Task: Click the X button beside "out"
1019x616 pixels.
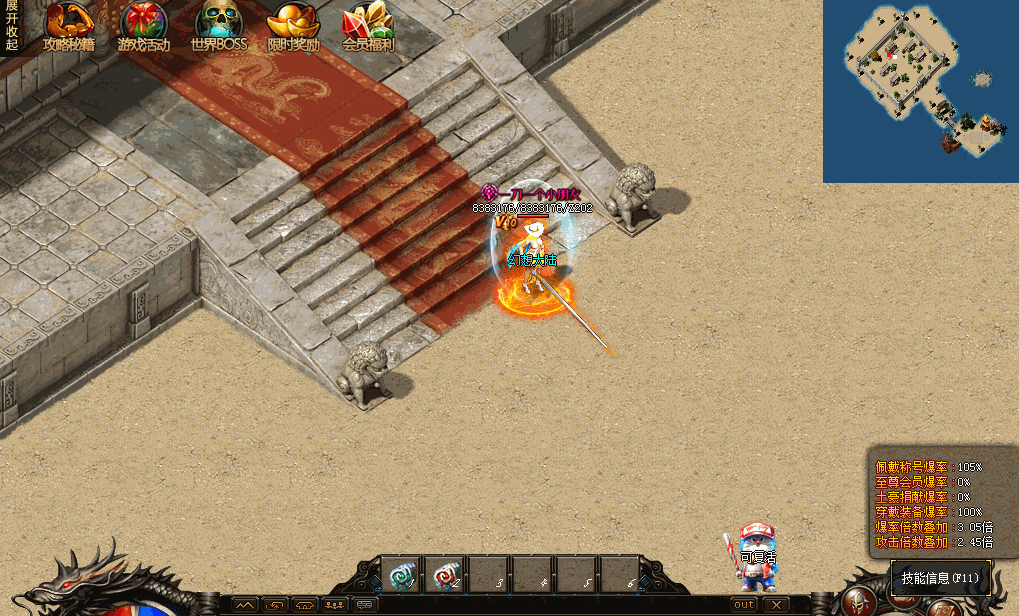Action: tap(775, 604)
